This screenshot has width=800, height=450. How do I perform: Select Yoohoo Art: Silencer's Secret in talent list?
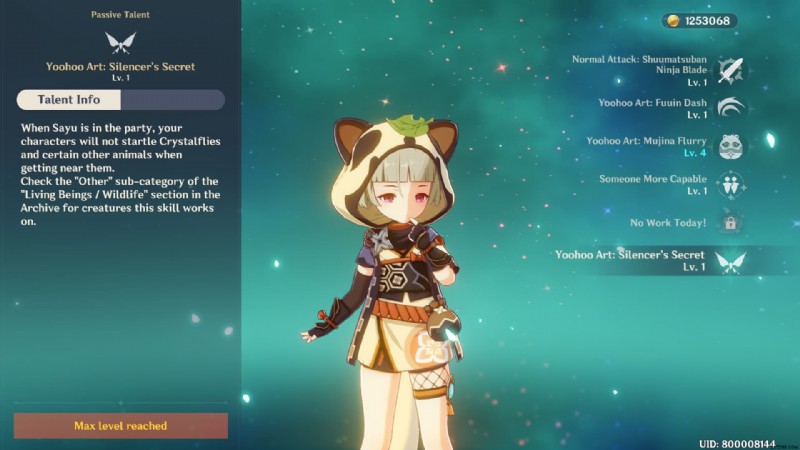[x=731, y=261]
